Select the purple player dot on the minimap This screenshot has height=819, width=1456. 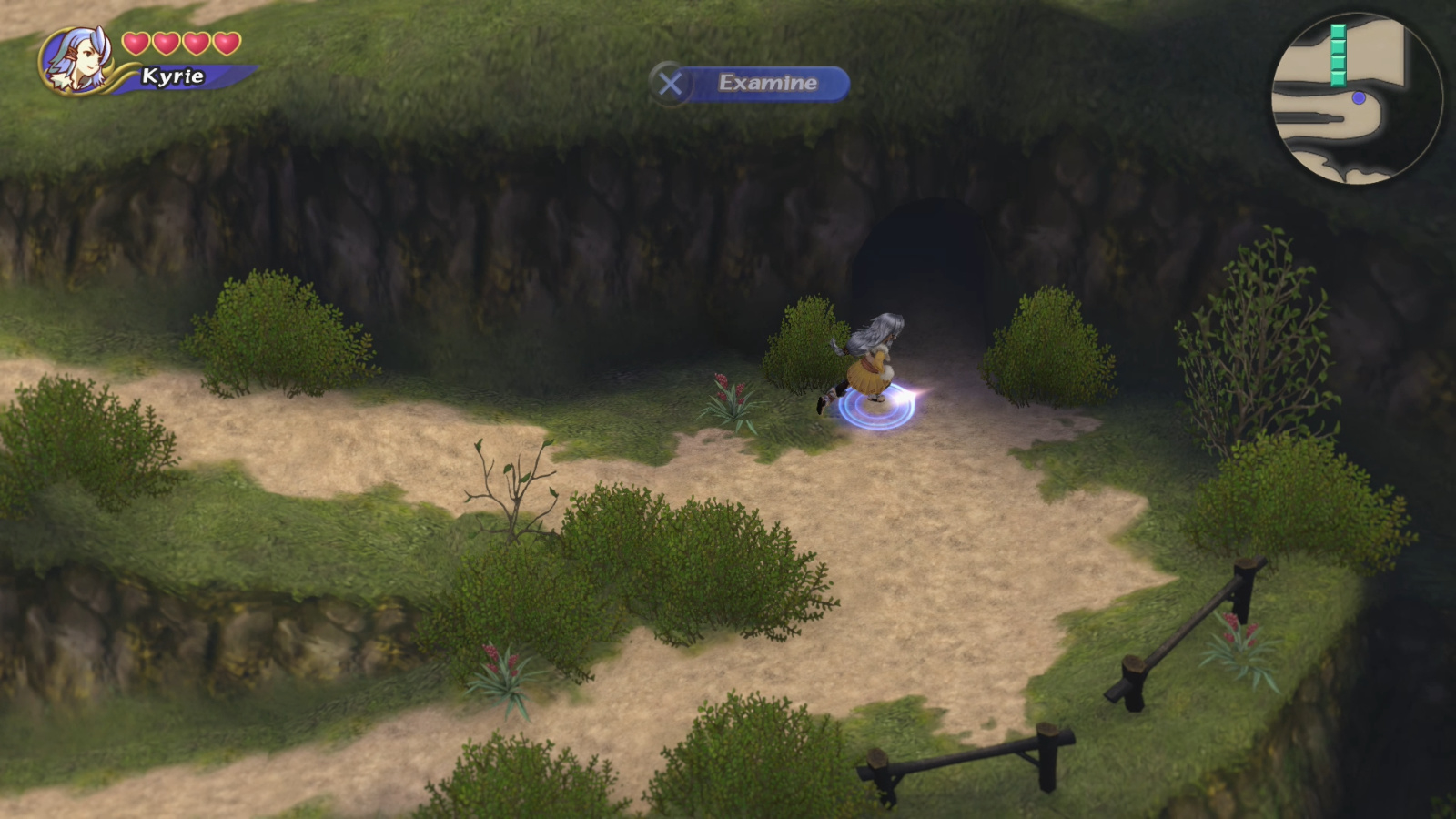(x=1358, y=98)
